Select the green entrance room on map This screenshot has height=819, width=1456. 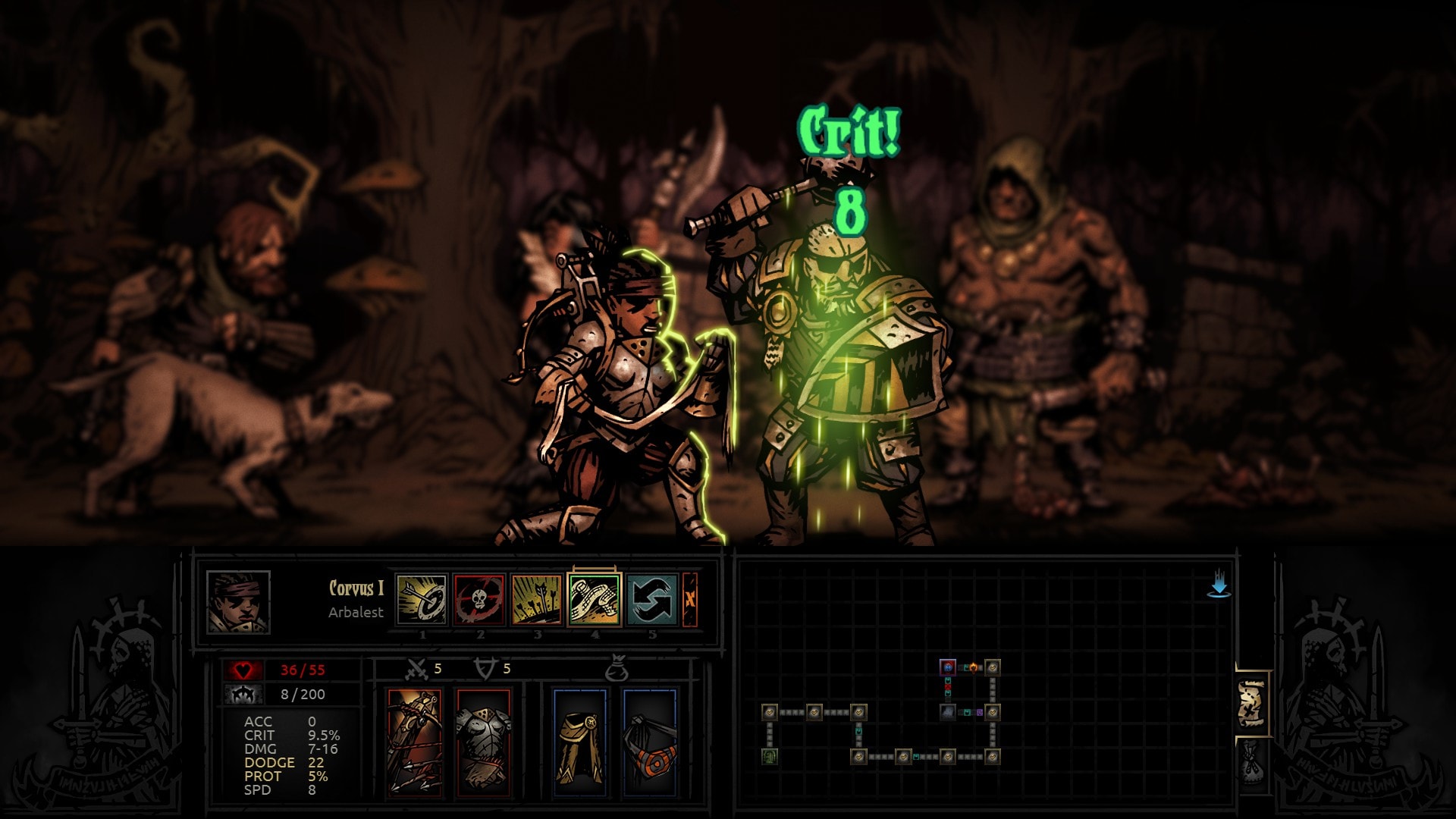[770, 756]
